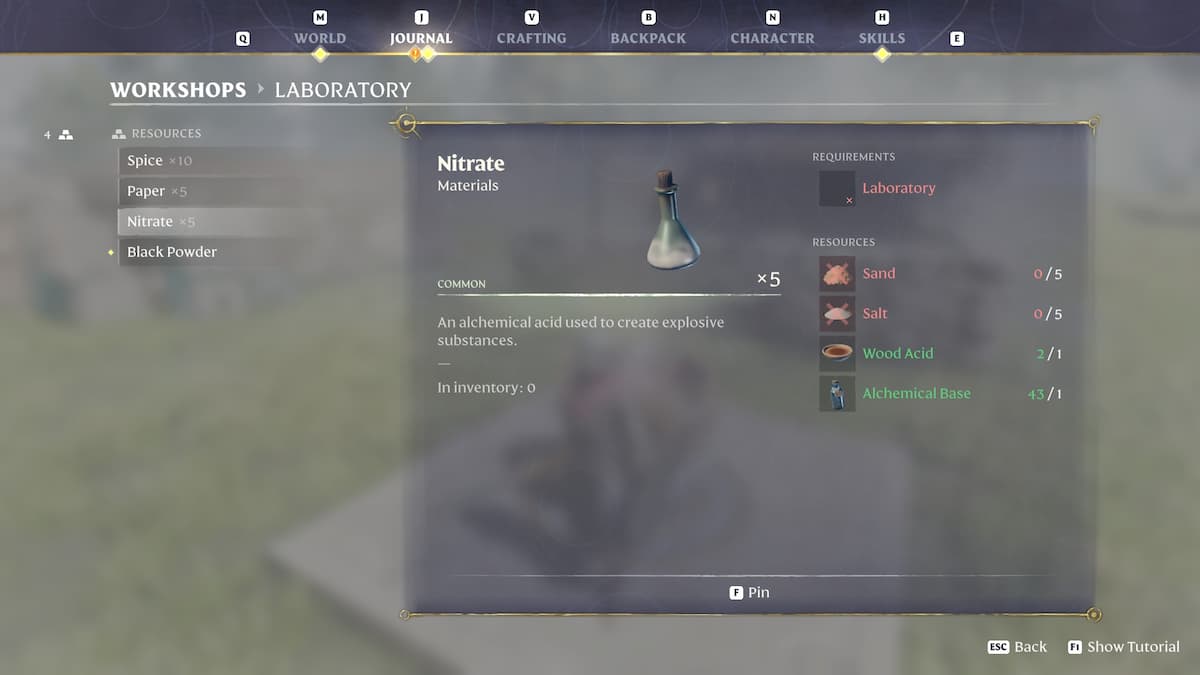Go to the Character tab
Image resolution: width=1200 pixels, height=675 pixels.
[x=772, y=38]
